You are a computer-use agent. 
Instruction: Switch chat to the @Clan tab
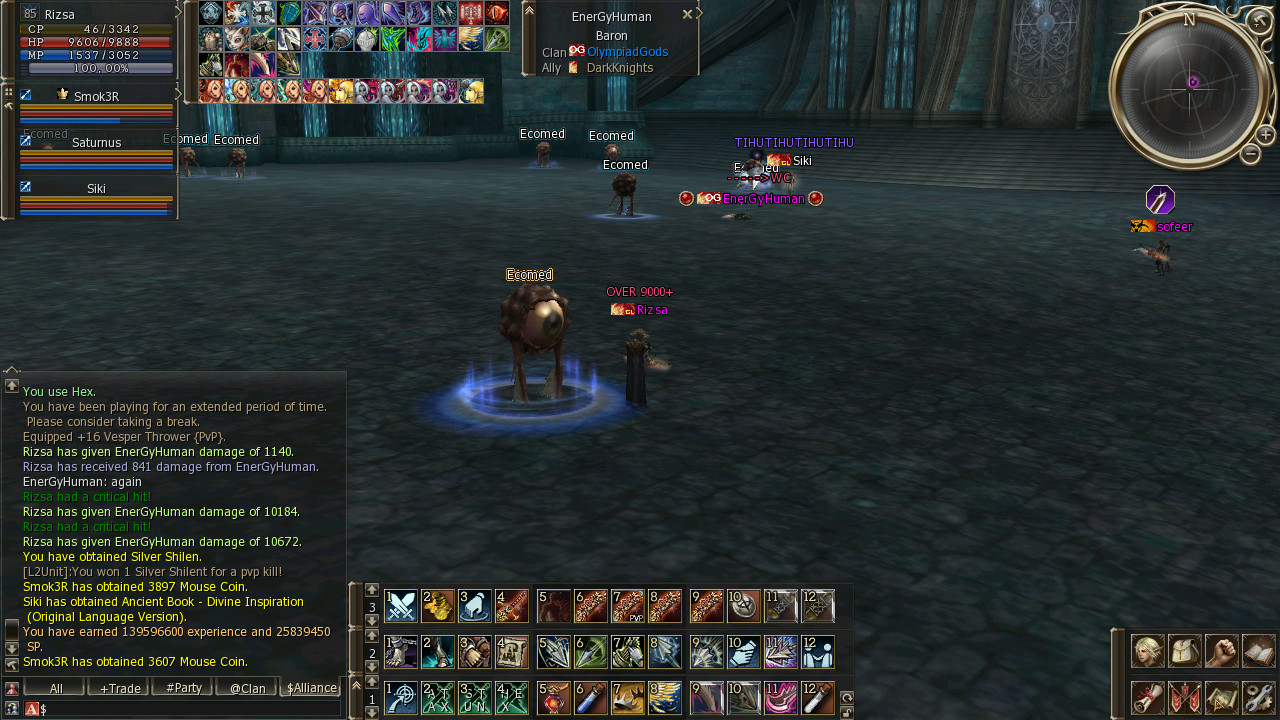click(247, 688)
